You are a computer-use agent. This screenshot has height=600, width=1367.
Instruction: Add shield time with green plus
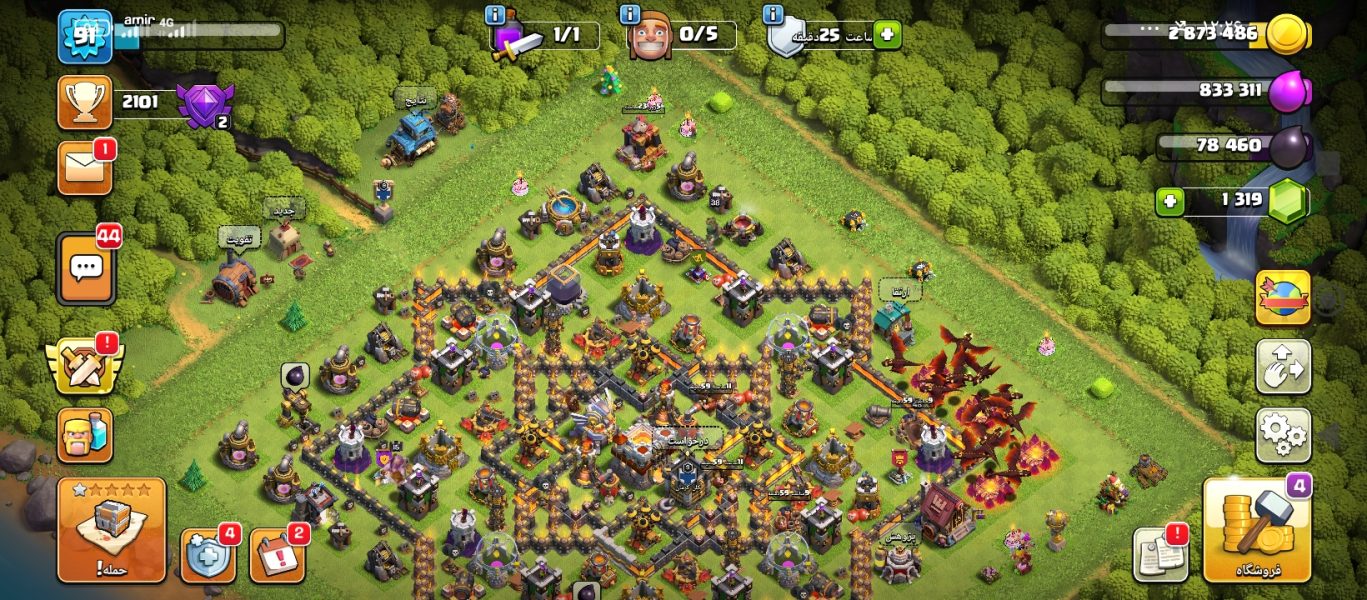tap(886, 36)
